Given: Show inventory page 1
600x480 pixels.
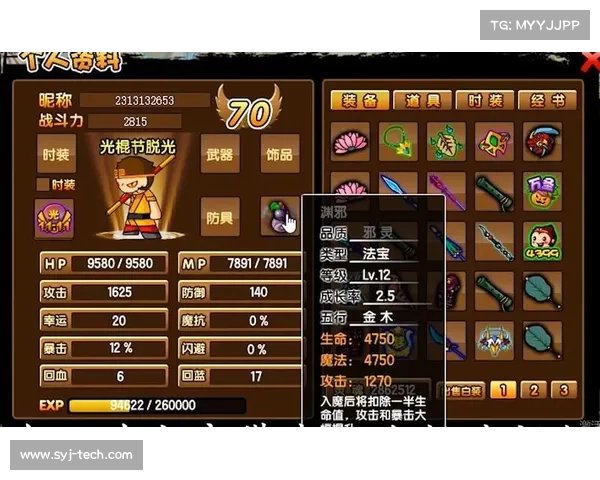Looking at the screenshot, I should coord(505,390).
